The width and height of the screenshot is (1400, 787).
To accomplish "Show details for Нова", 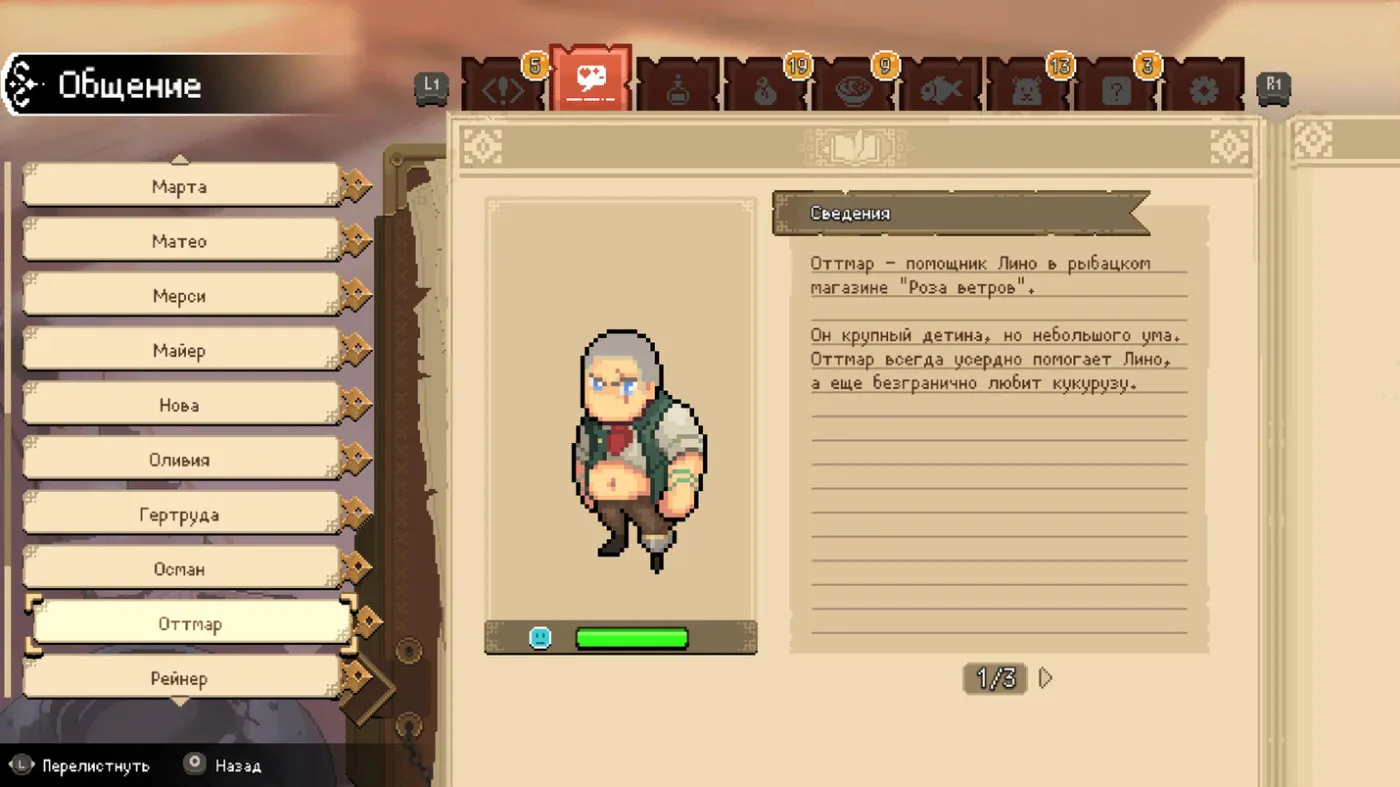I will pos(180,405).
